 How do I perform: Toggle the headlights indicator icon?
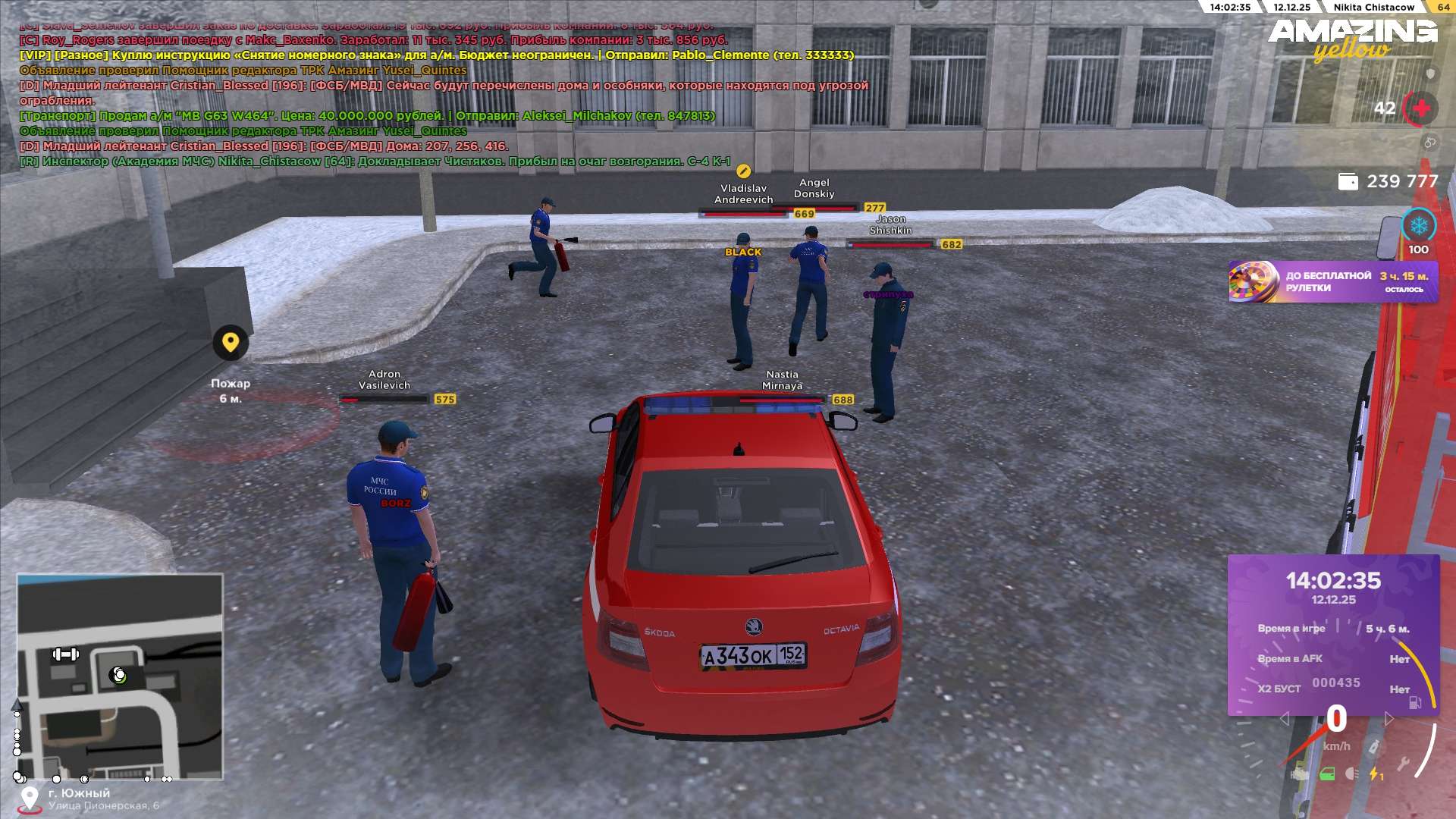point(1351,774)
